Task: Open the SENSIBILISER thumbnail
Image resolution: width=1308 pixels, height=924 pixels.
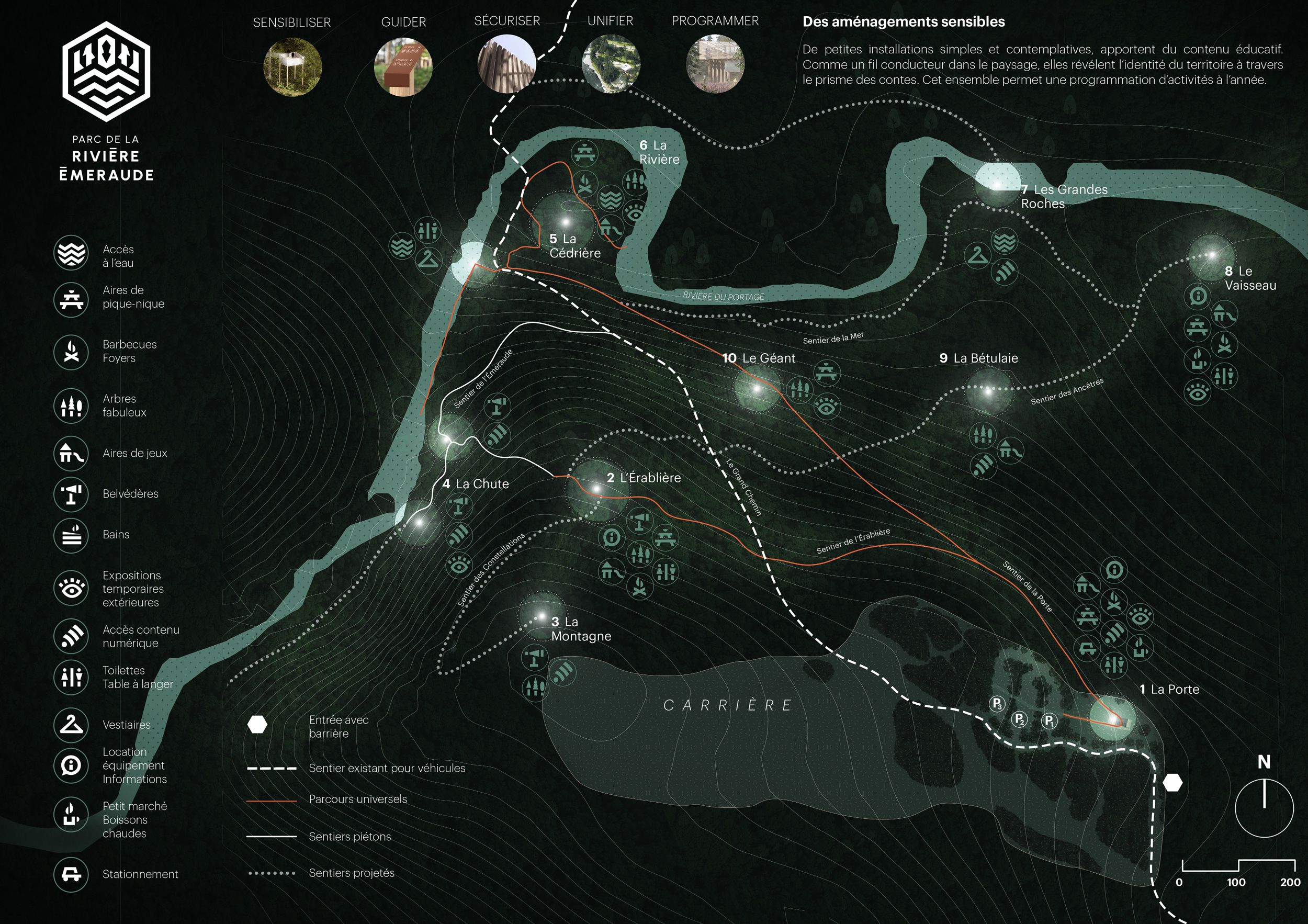Action: pos(292,66)
